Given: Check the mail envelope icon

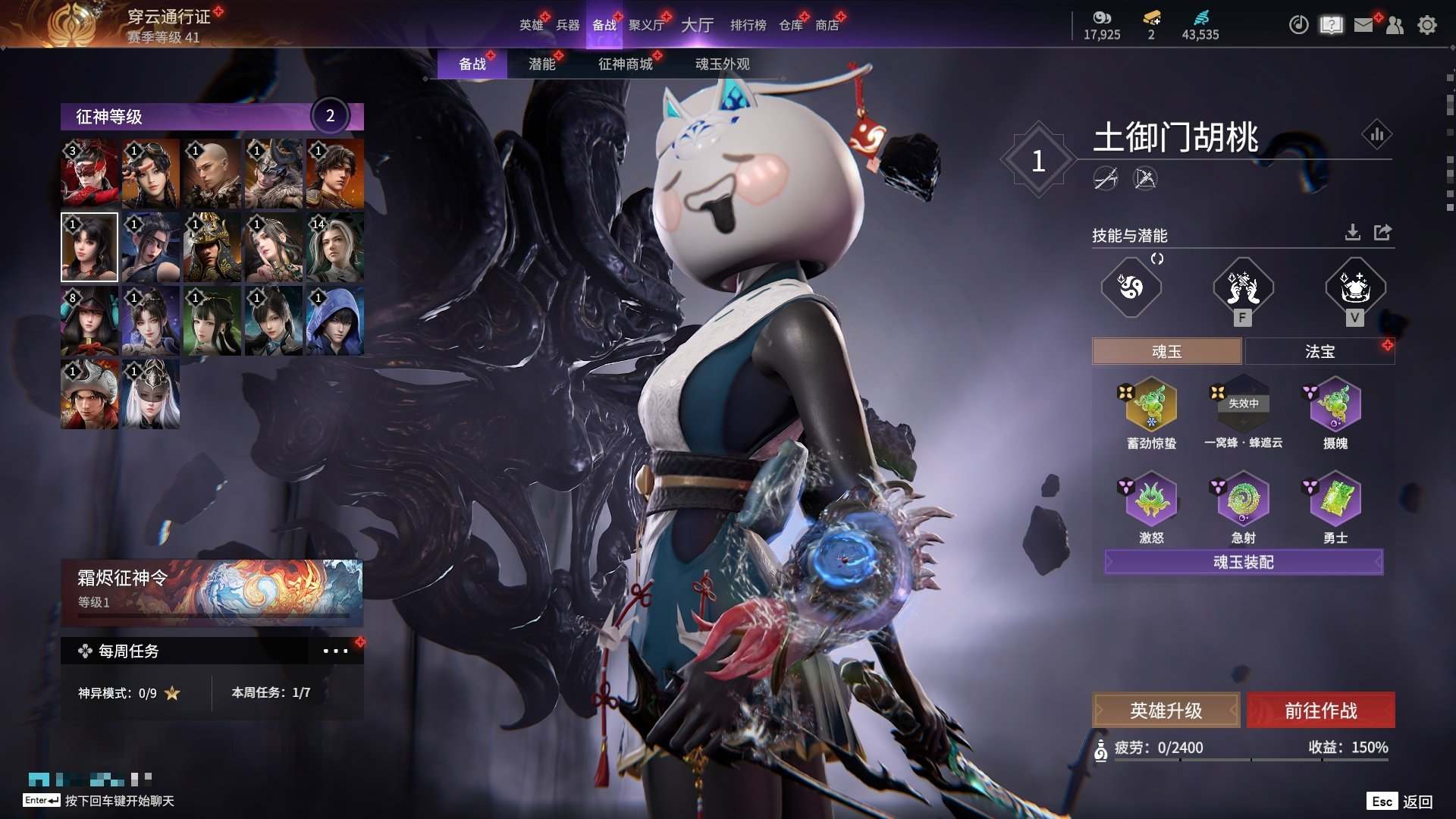Looking at the screenshot, I should pyautogui.click(x=1363, y=25).
